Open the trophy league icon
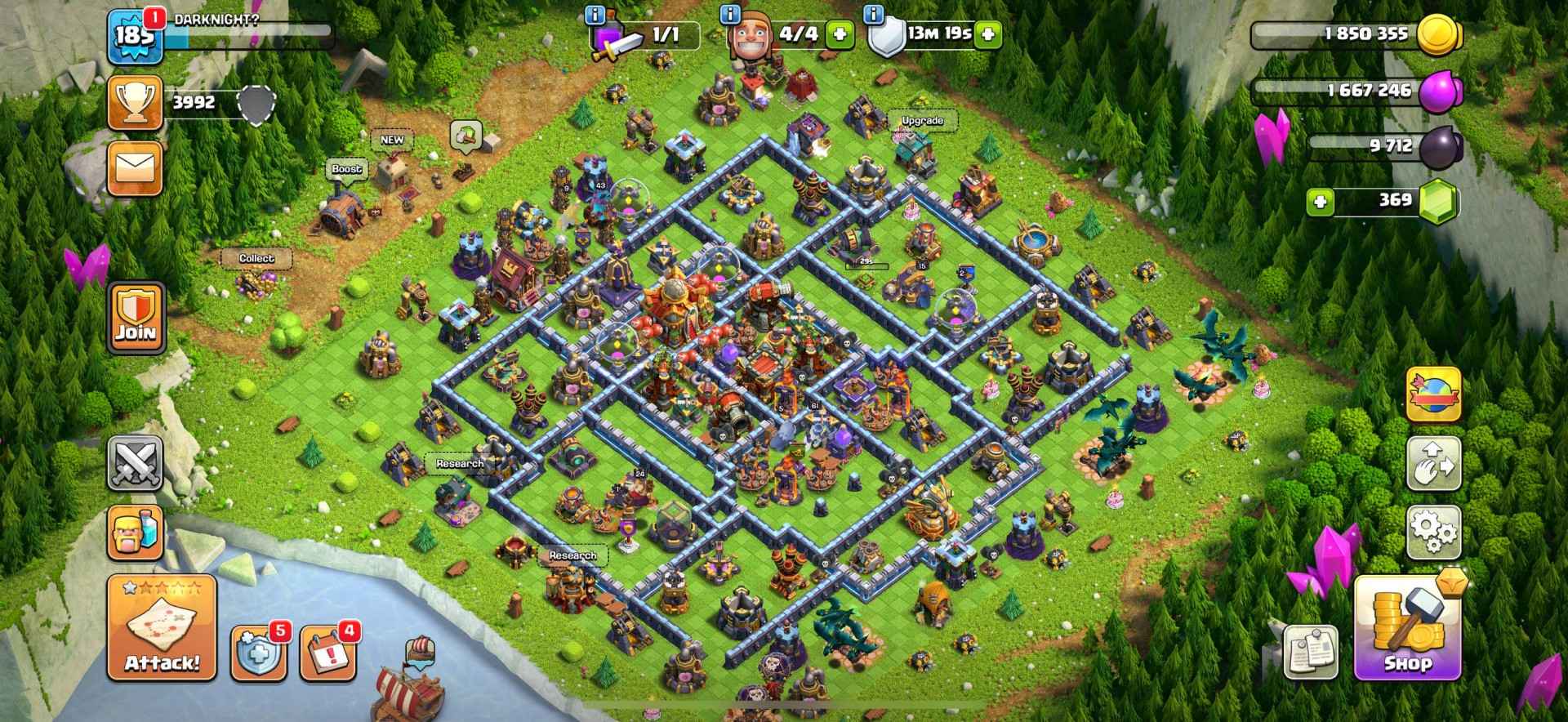This screenshot has width=1568, height=722. pos(135,103)
